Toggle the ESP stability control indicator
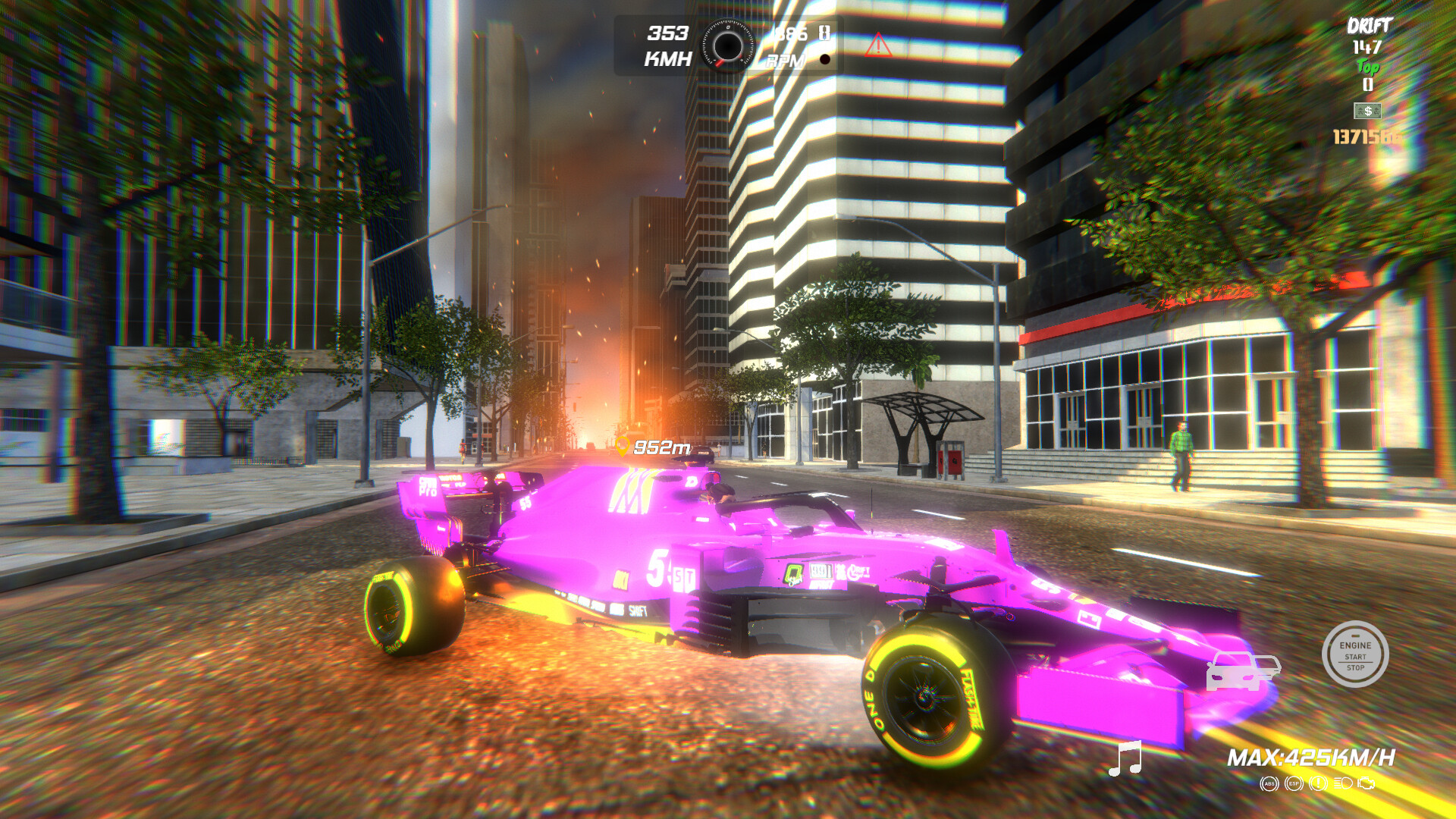The width and height of the screenshot is (1456, 819). pos(1293,783)
